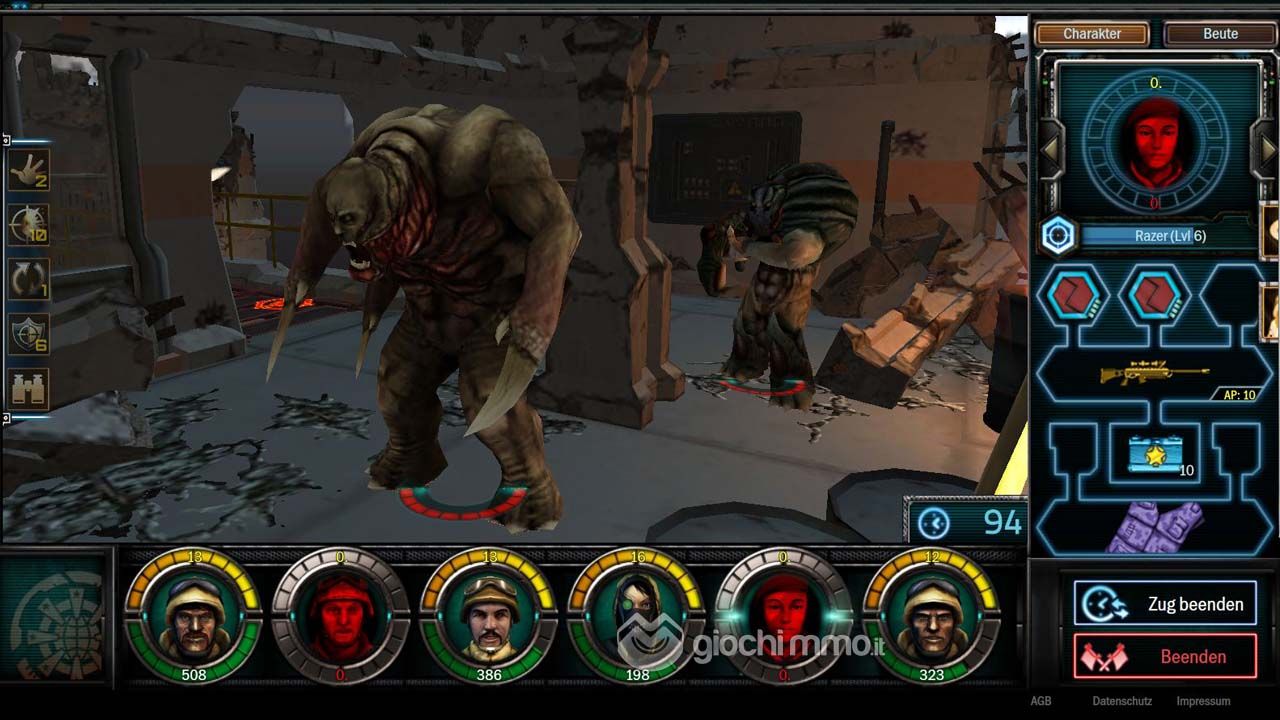
Task: Select the circular arrows reload ability
Action: tap(29, 280)
